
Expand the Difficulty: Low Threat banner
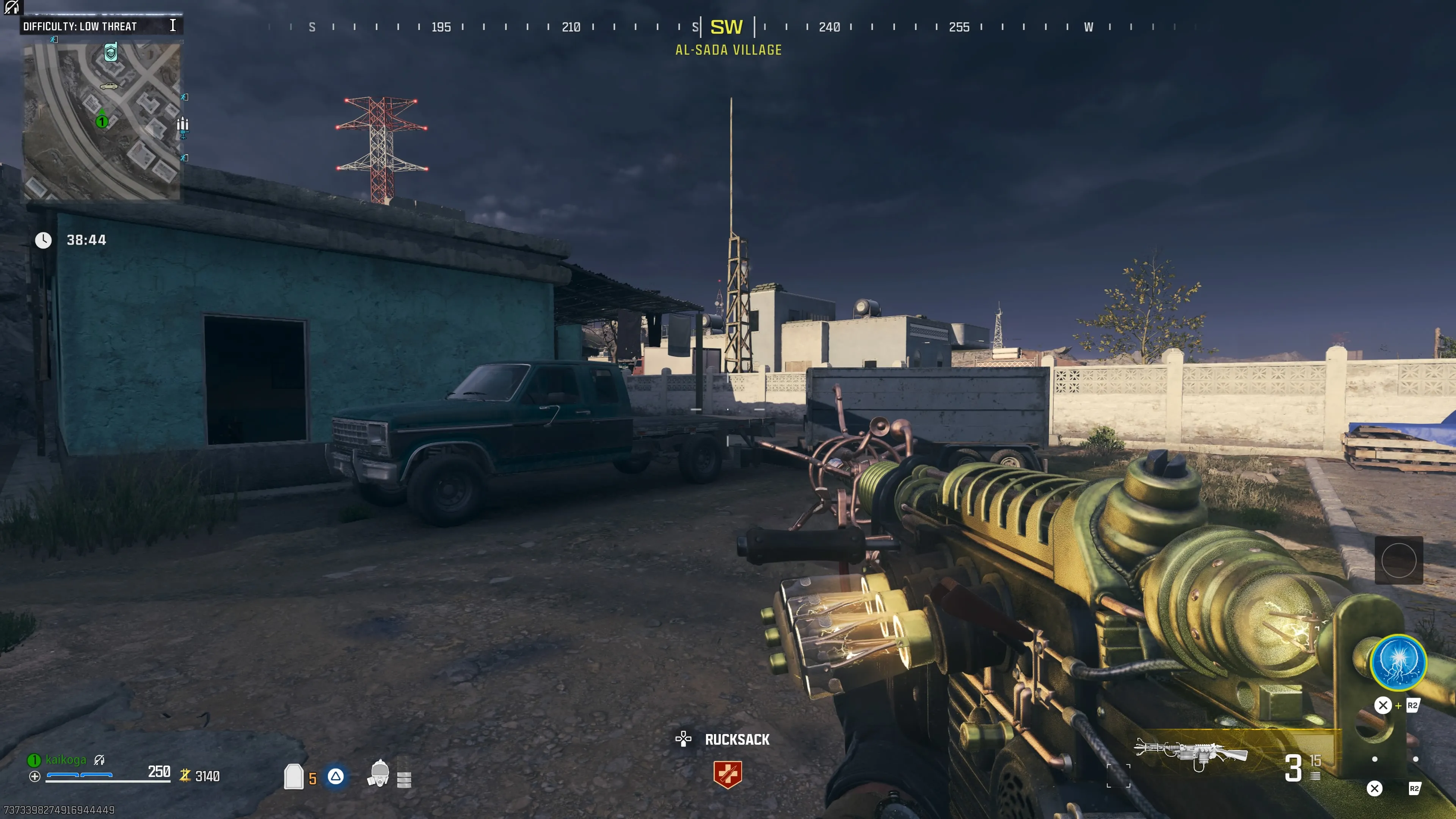point(79,25)
